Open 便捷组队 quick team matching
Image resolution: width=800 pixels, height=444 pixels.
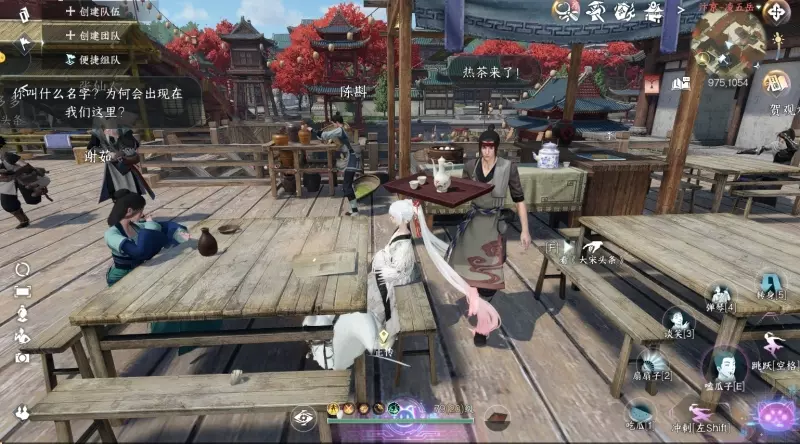point(95,59)
